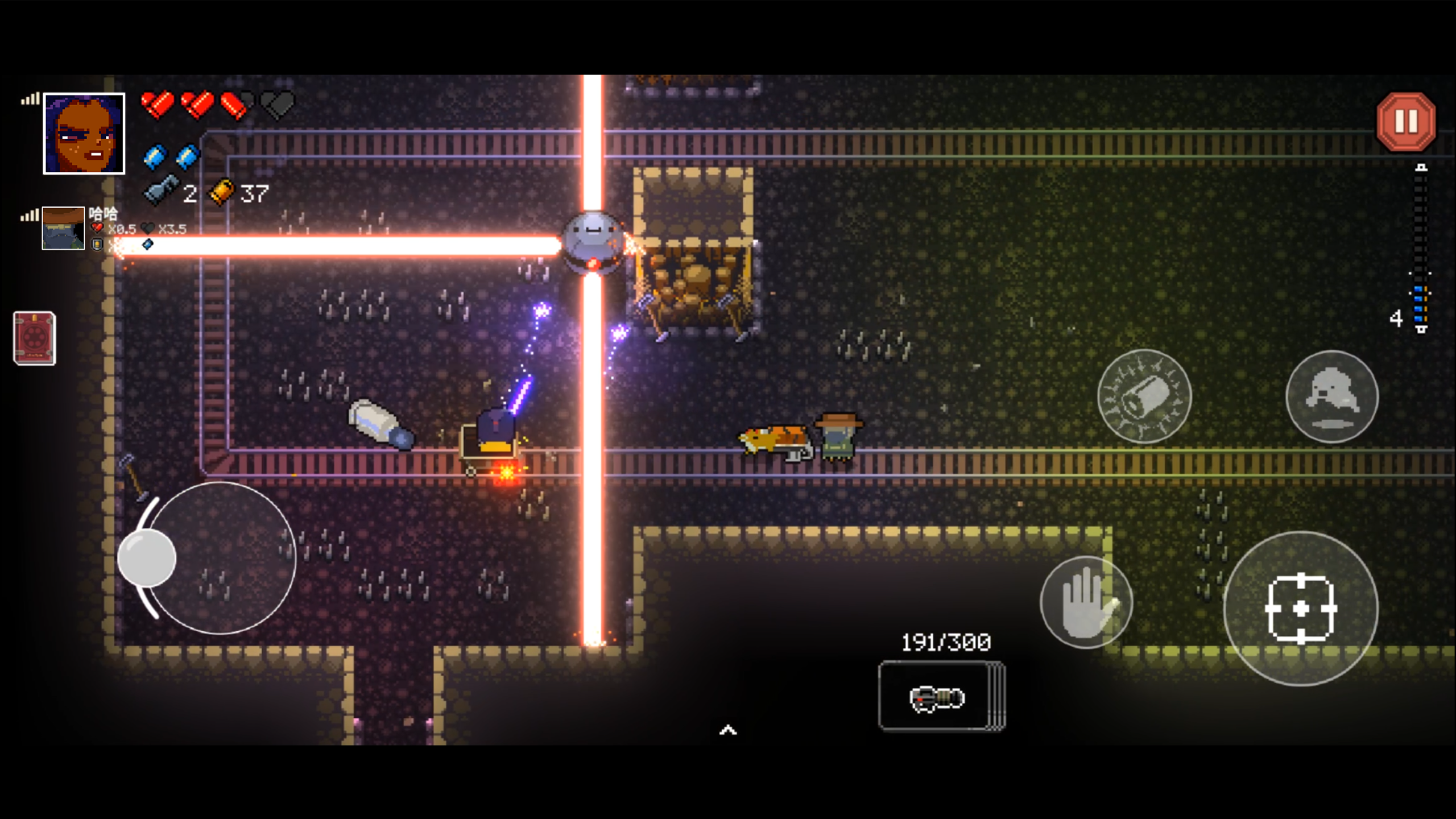This screenshot has height=819, width=1456.
Task: Activate the dodge roll button
Action: (x=1331, y=396)
